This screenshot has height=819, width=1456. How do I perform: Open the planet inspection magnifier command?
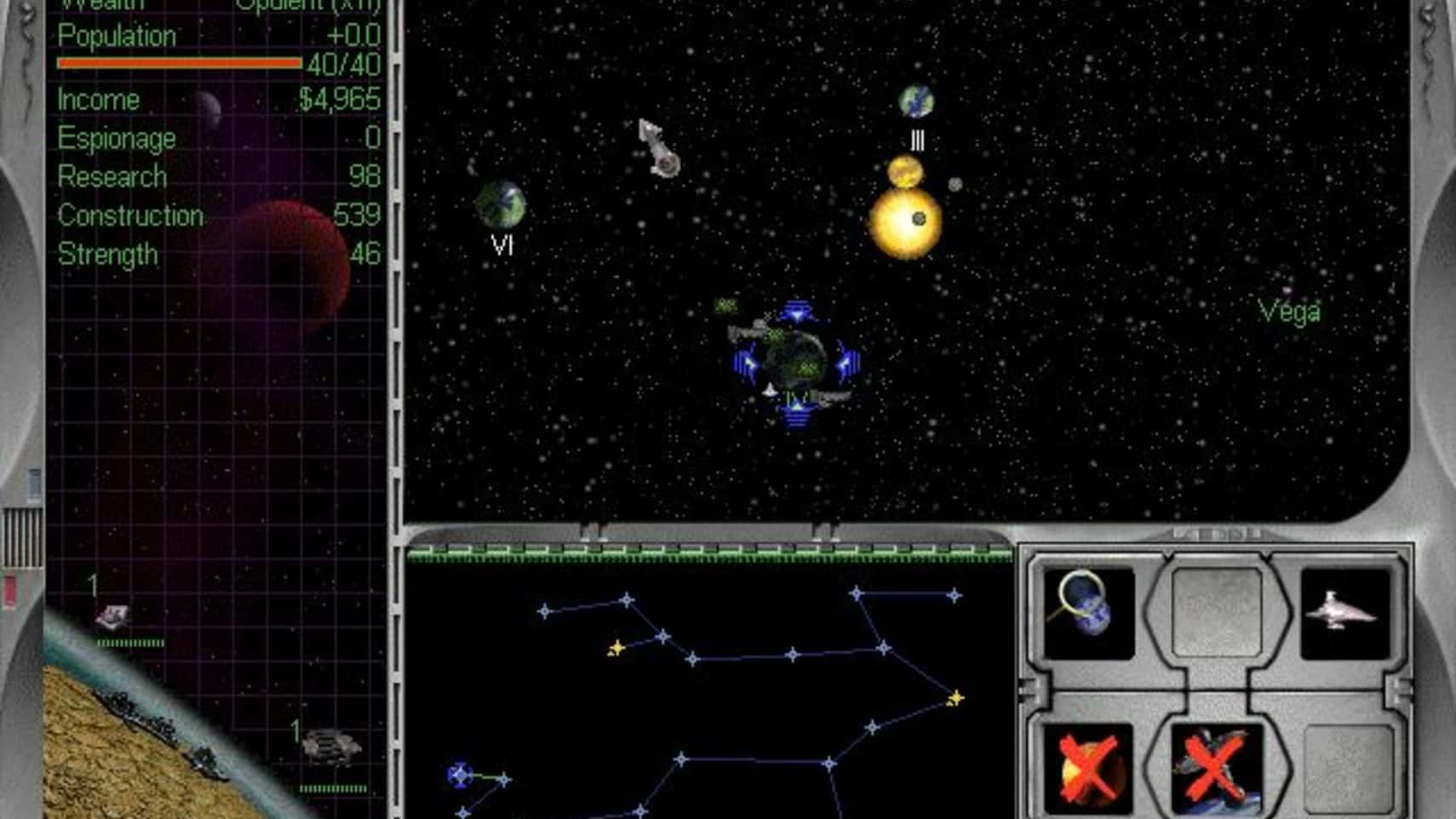pyautogui.click(x=1087, y=610)
